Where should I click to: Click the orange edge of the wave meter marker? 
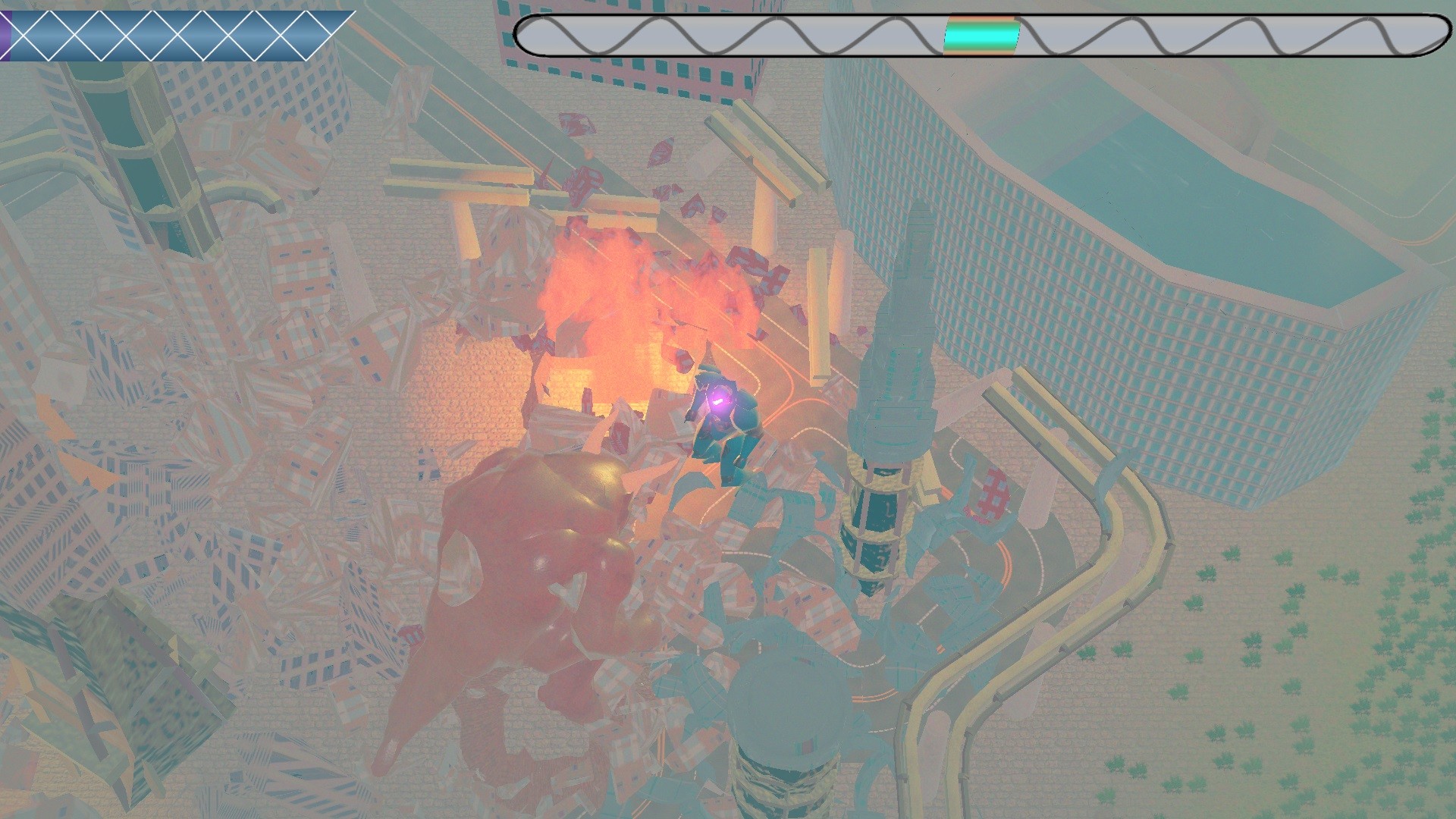980,19
